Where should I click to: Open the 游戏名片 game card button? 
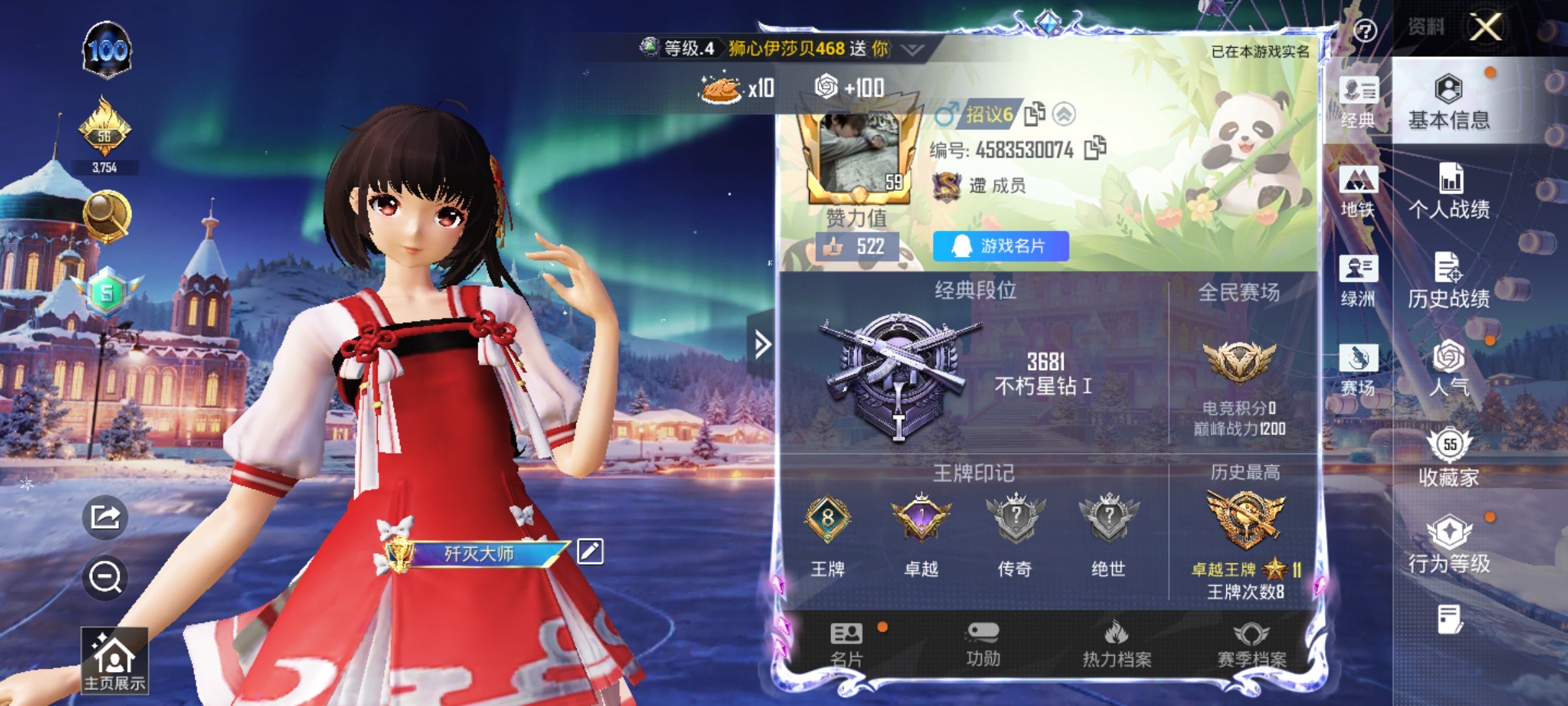point(1000,246)
